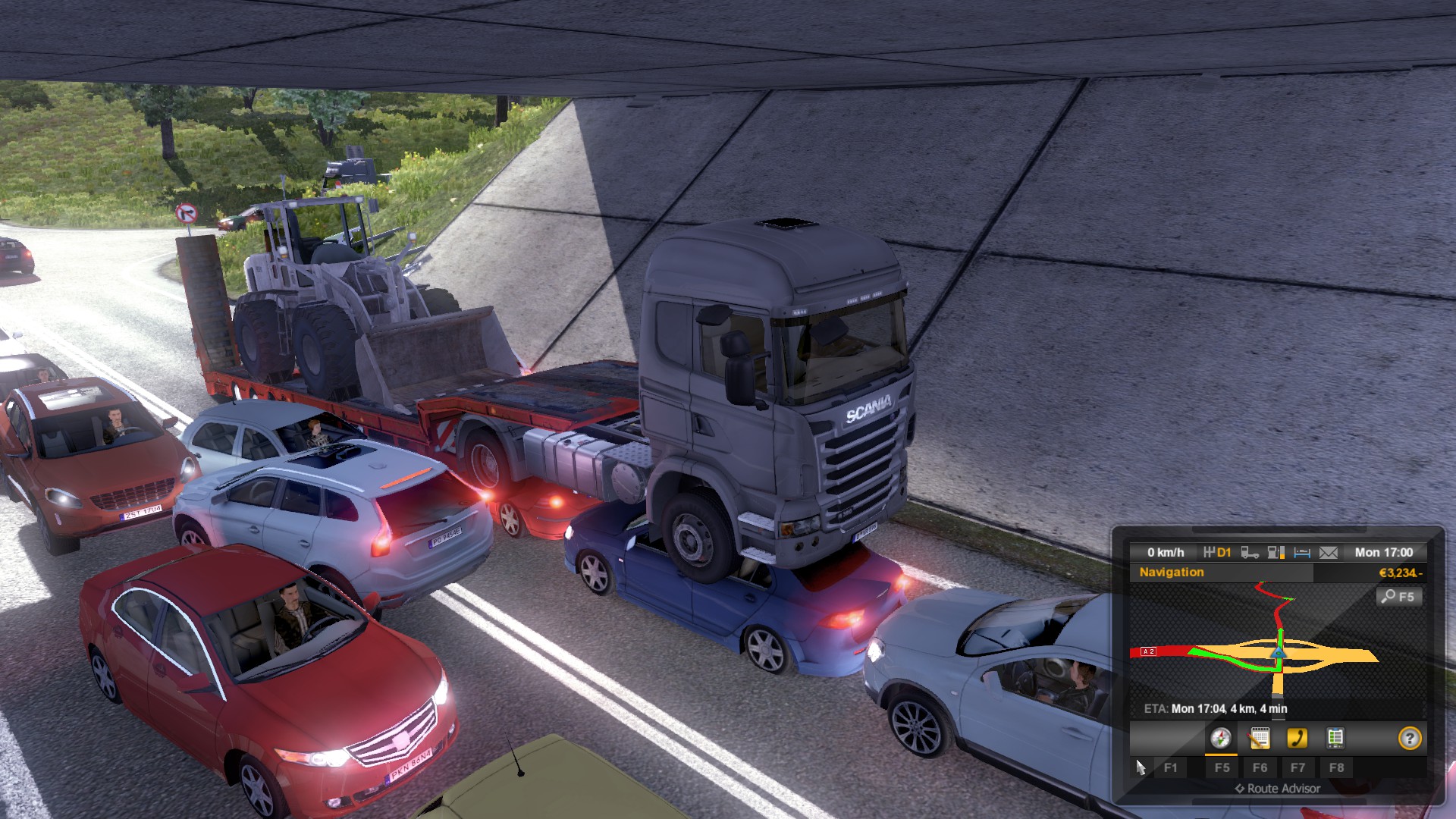1456x819 pixels.
Task: Click the fuel pump gauge icon
Action: (1276, 553)
